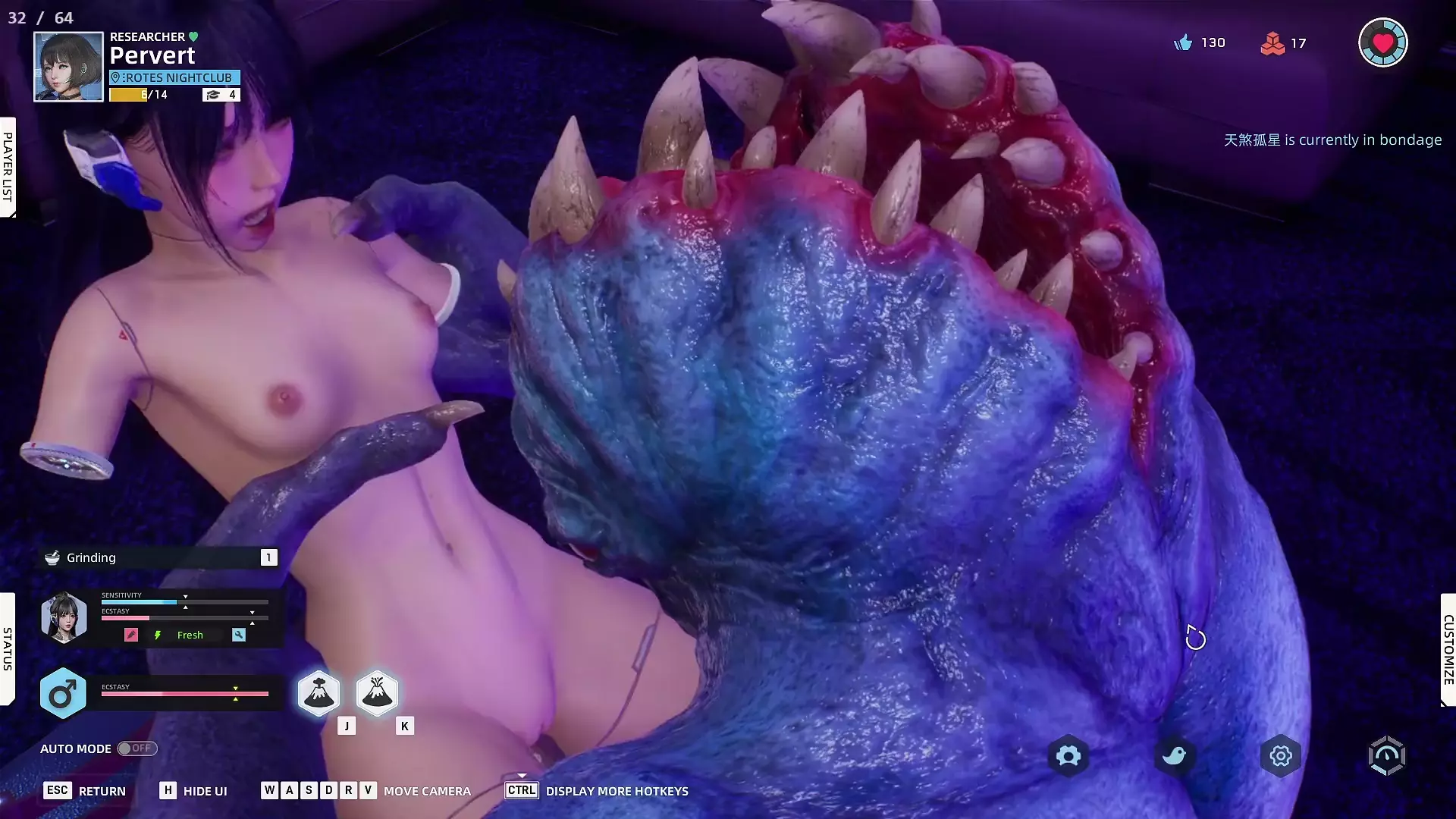Viewport: 1456px width, 819px height.
Task: Open the Player List side tab
Action: click(x=8, y=167)
